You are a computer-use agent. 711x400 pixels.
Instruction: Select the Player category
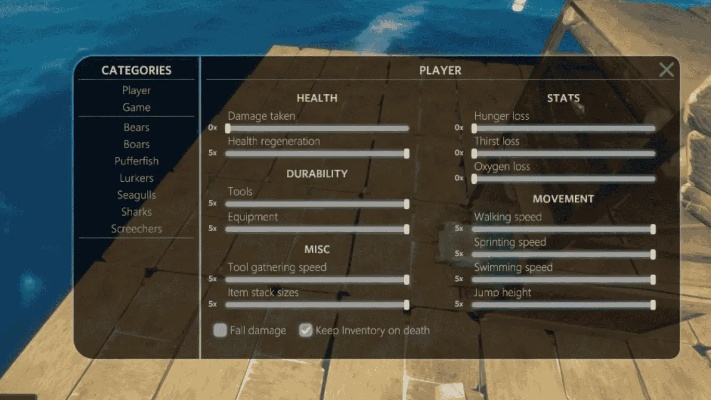point(136,90)
